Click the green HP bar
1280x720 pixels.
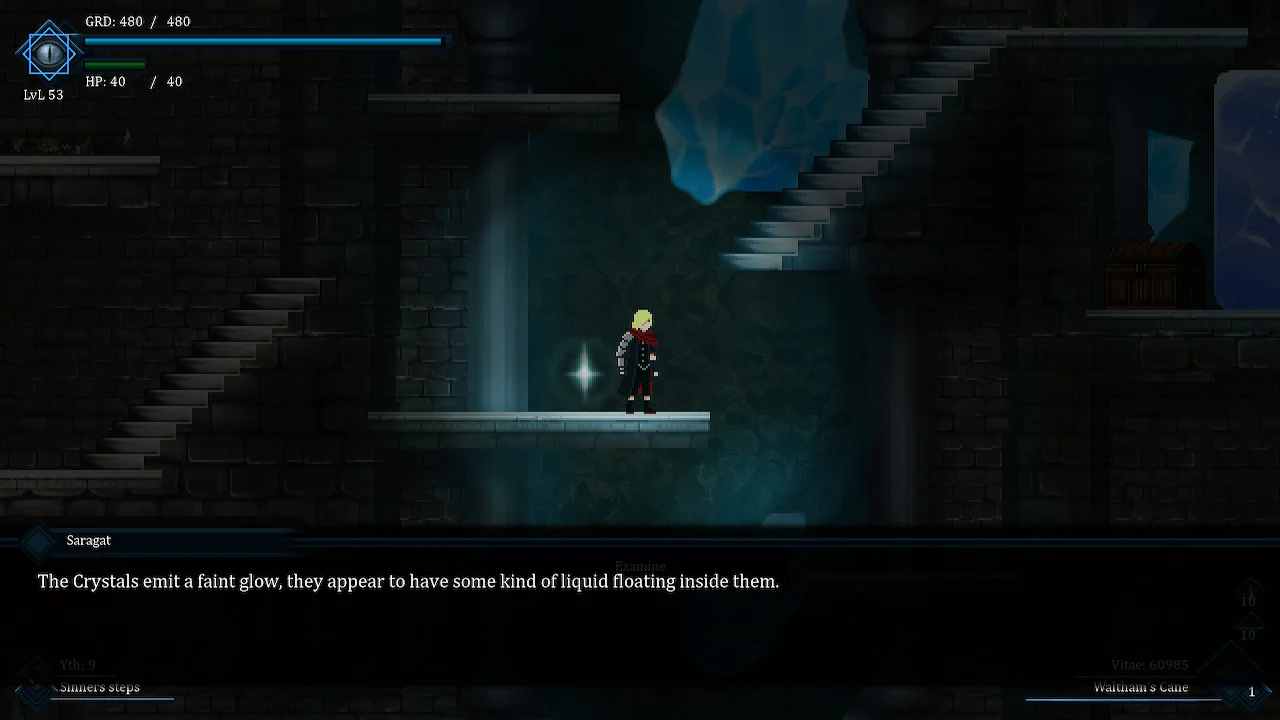pyautogui.click(x=110, y=63)
